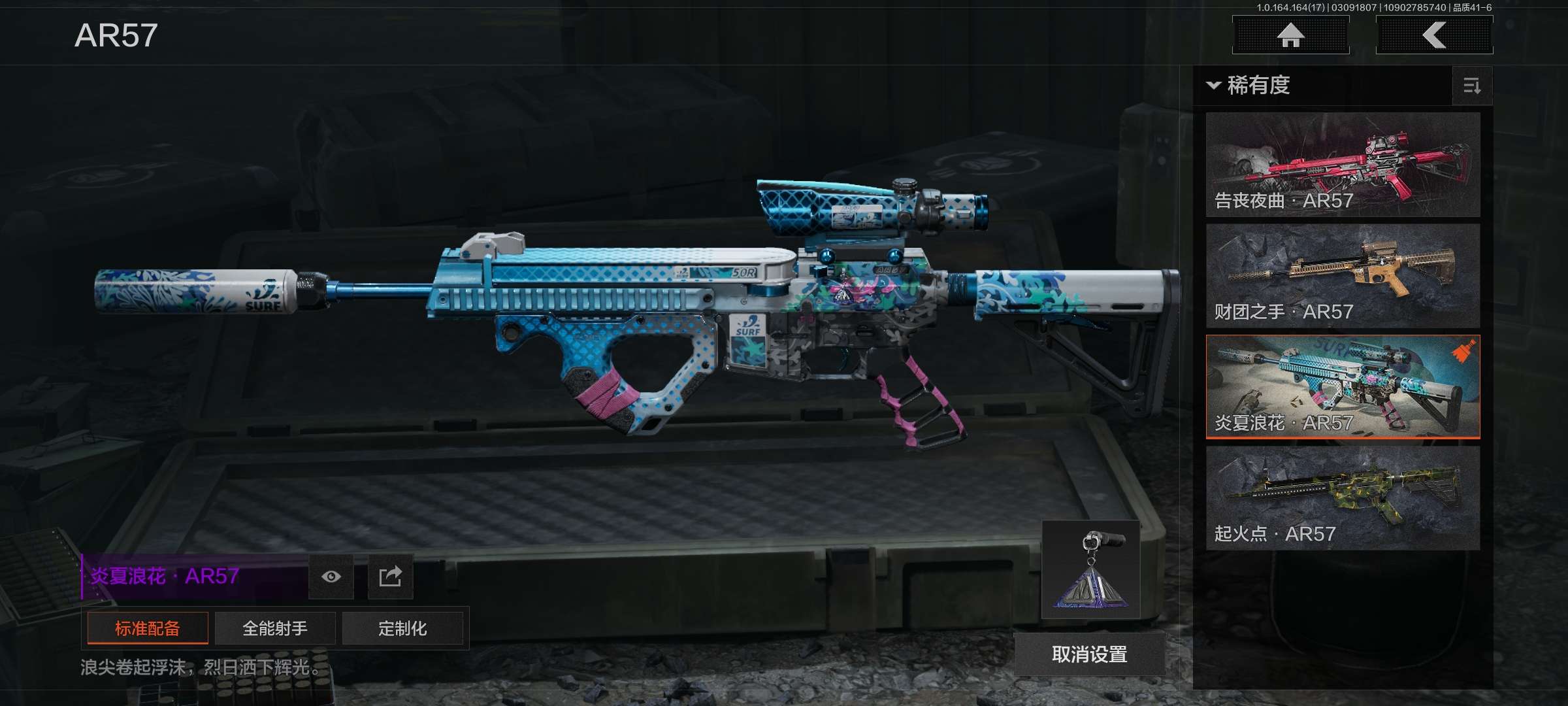1568x706 pixels.
Task: Click the 取消设置 button
Action: (1089, 654)
